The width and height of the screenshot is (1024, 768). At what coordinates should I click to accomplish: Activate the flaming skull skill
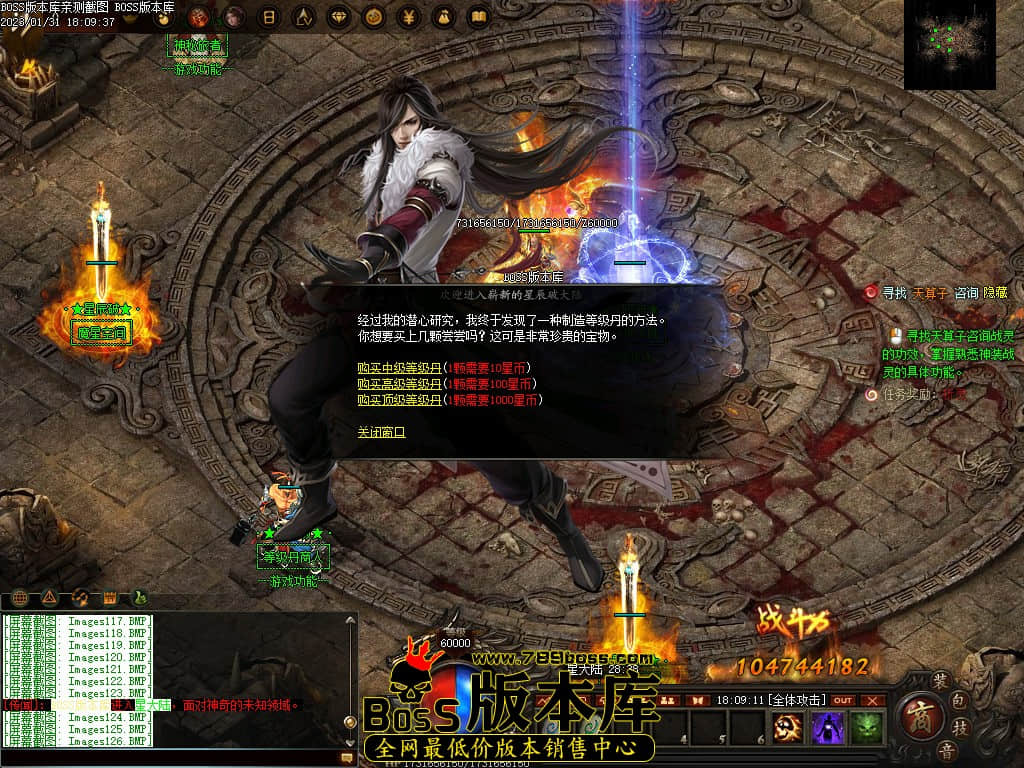790,727
